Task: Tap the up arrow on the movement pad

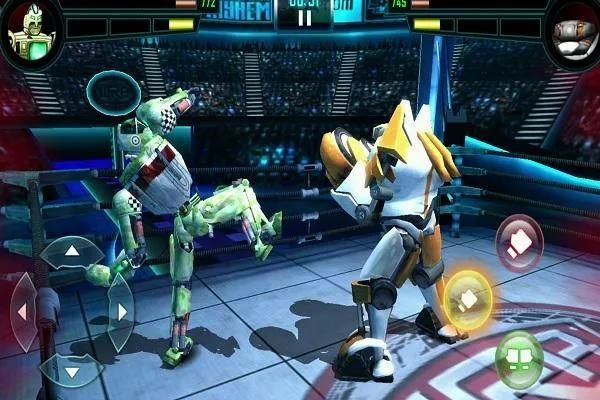Action: point(72,252)
